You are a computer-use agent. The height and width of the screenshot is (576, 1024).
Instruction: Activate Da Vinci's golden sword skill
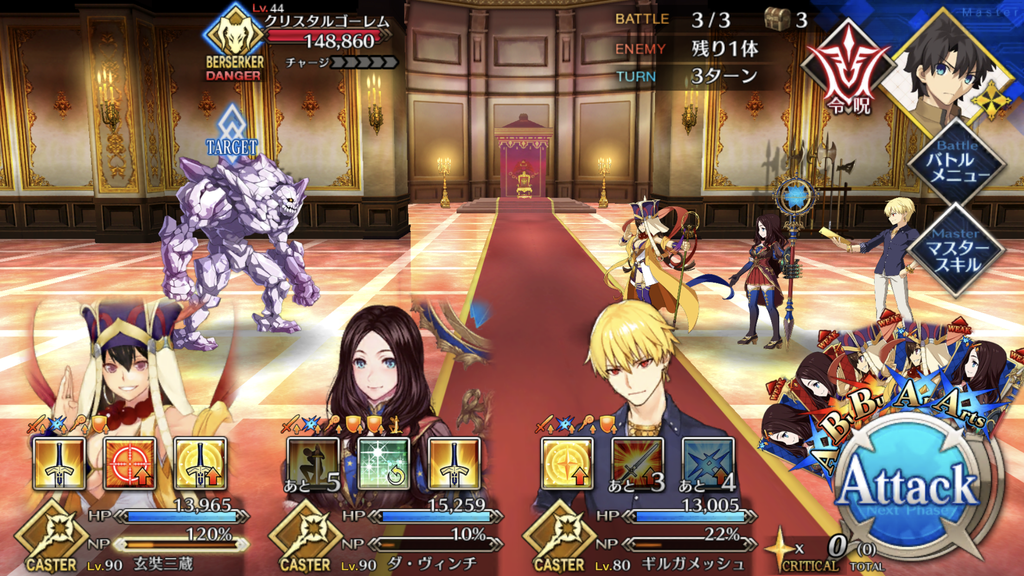coord(454,463)
